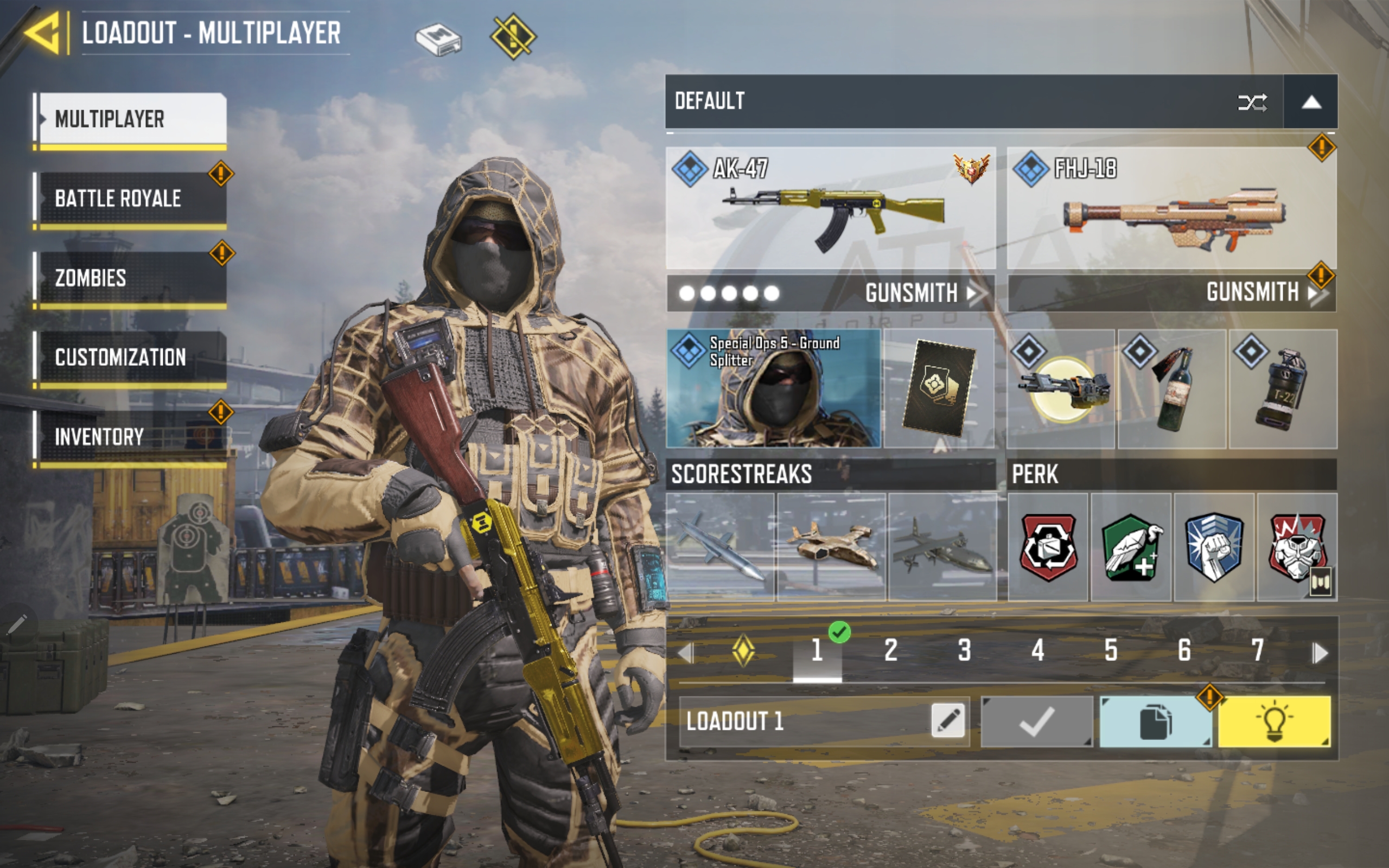
Task: Rename Loadout 1 with the pencil icon
Action: pyautogui.click(x=948, y=721)
